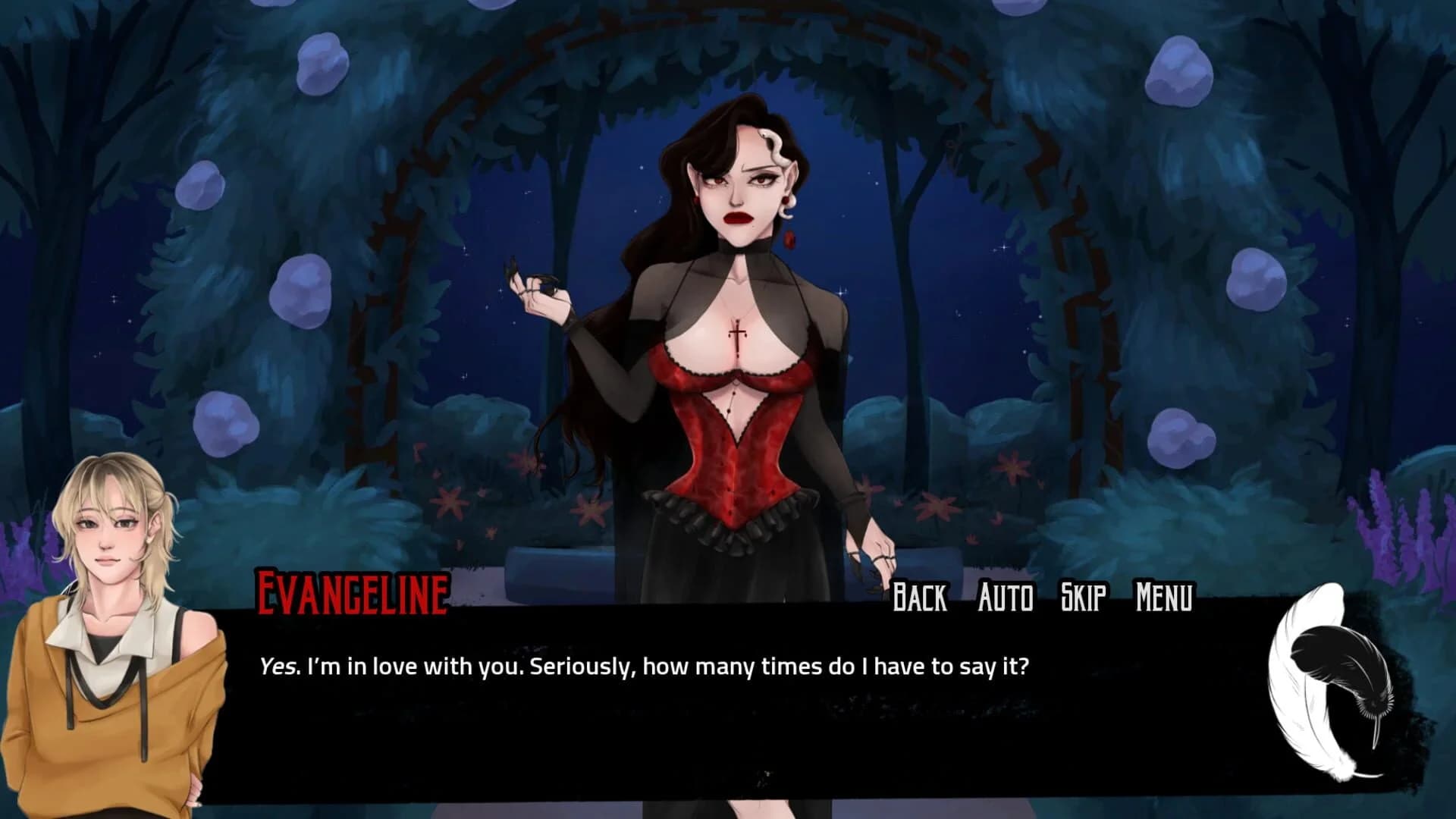The width and height of the screenshot is (1456, 819).
Task: Click the Skip option in the quick menu bar
Action: [x=1082, y=598]
